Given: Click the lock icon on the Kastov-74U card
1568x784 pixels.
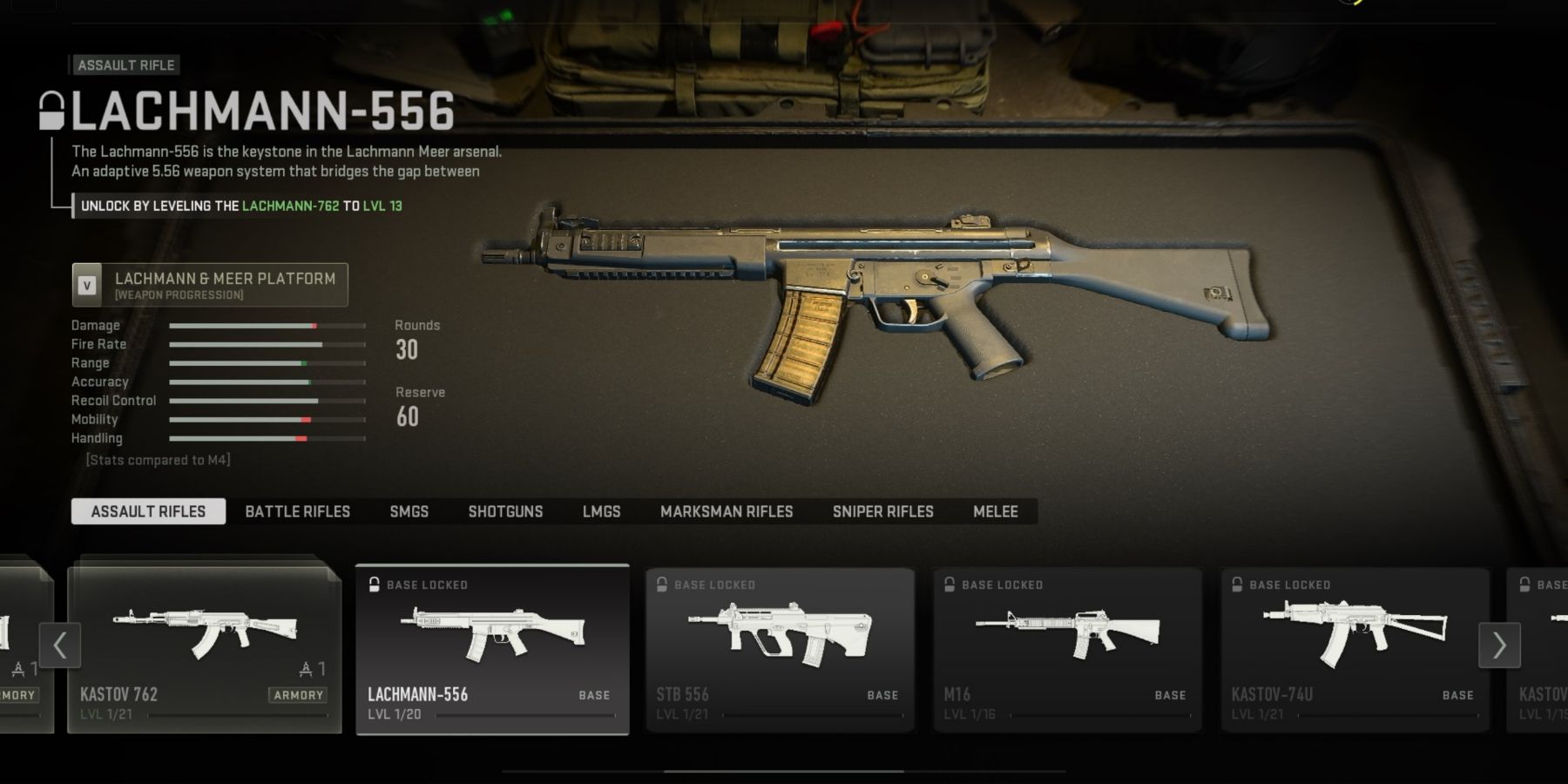Looking at the screenshot, I should pyautogui.click(x=1238, y=585).
